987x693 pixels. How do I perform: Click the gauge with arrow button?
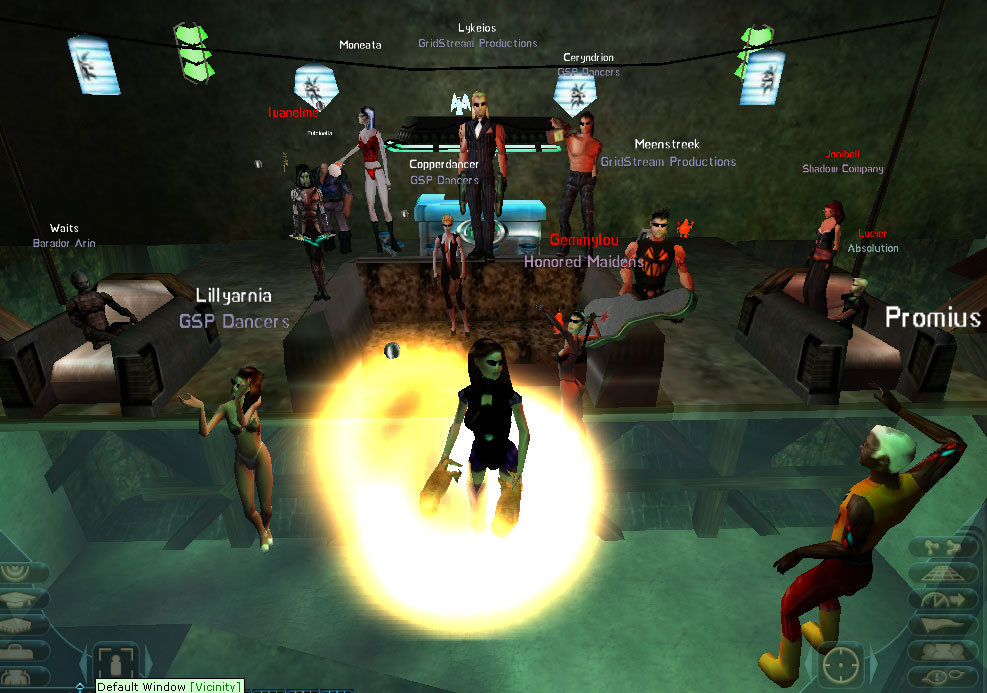[x=944, y=600]
